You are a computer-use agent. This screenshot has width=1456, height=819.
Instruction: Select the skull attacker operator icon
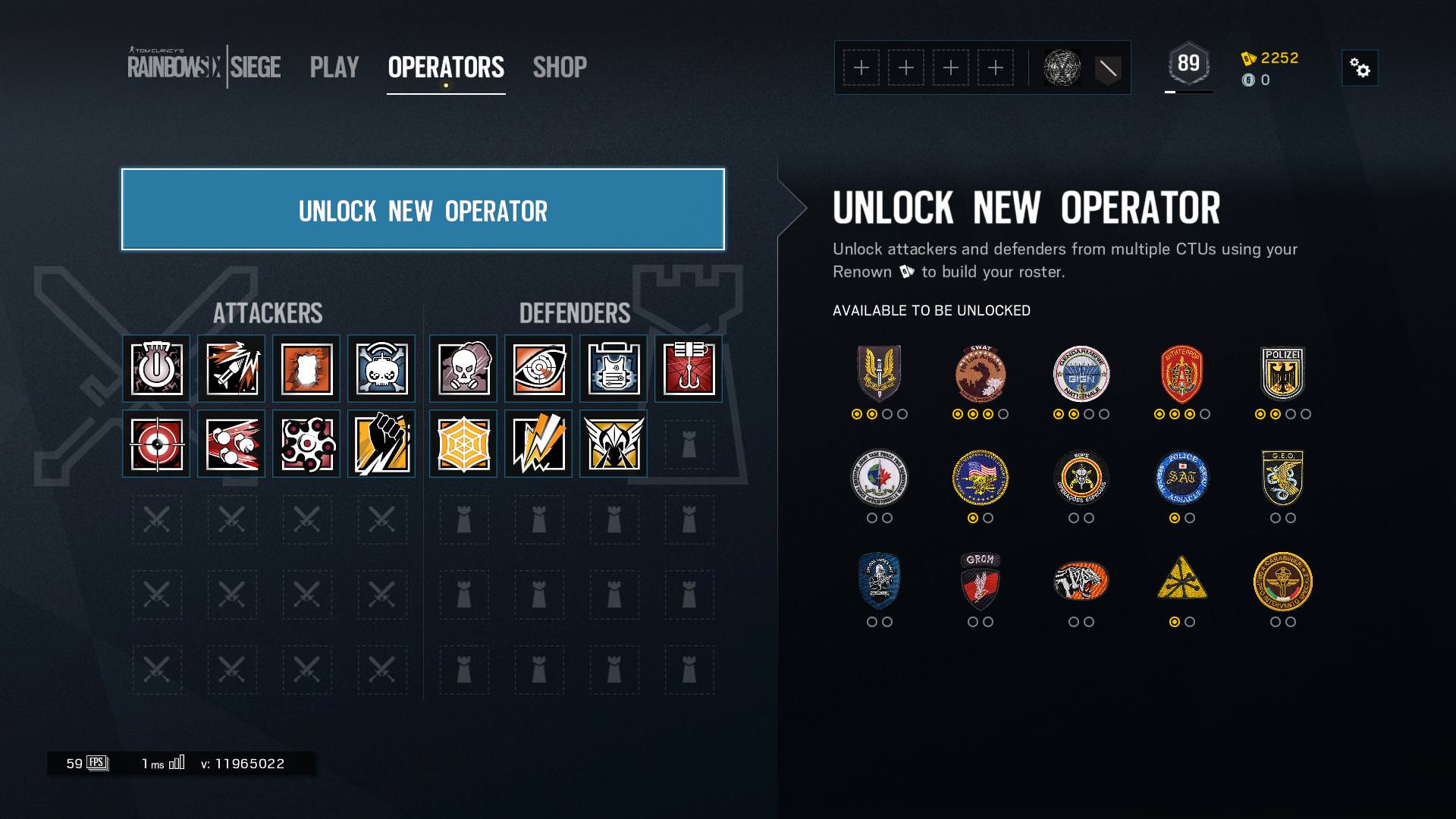383,369
